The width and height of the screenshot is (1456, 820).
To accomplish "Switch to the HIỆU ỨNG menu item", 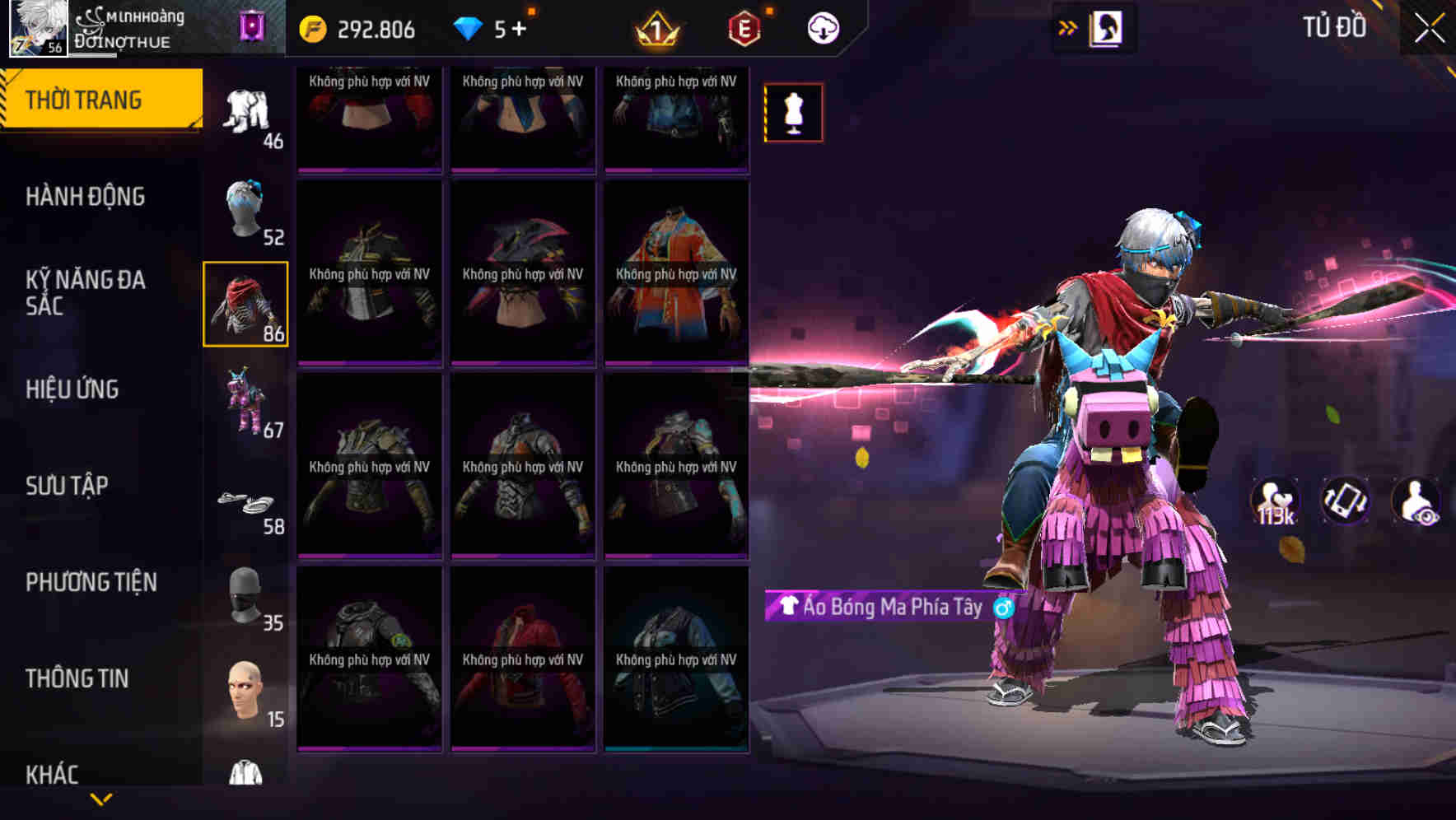I will pyautogui.click(x=72, y=389).
